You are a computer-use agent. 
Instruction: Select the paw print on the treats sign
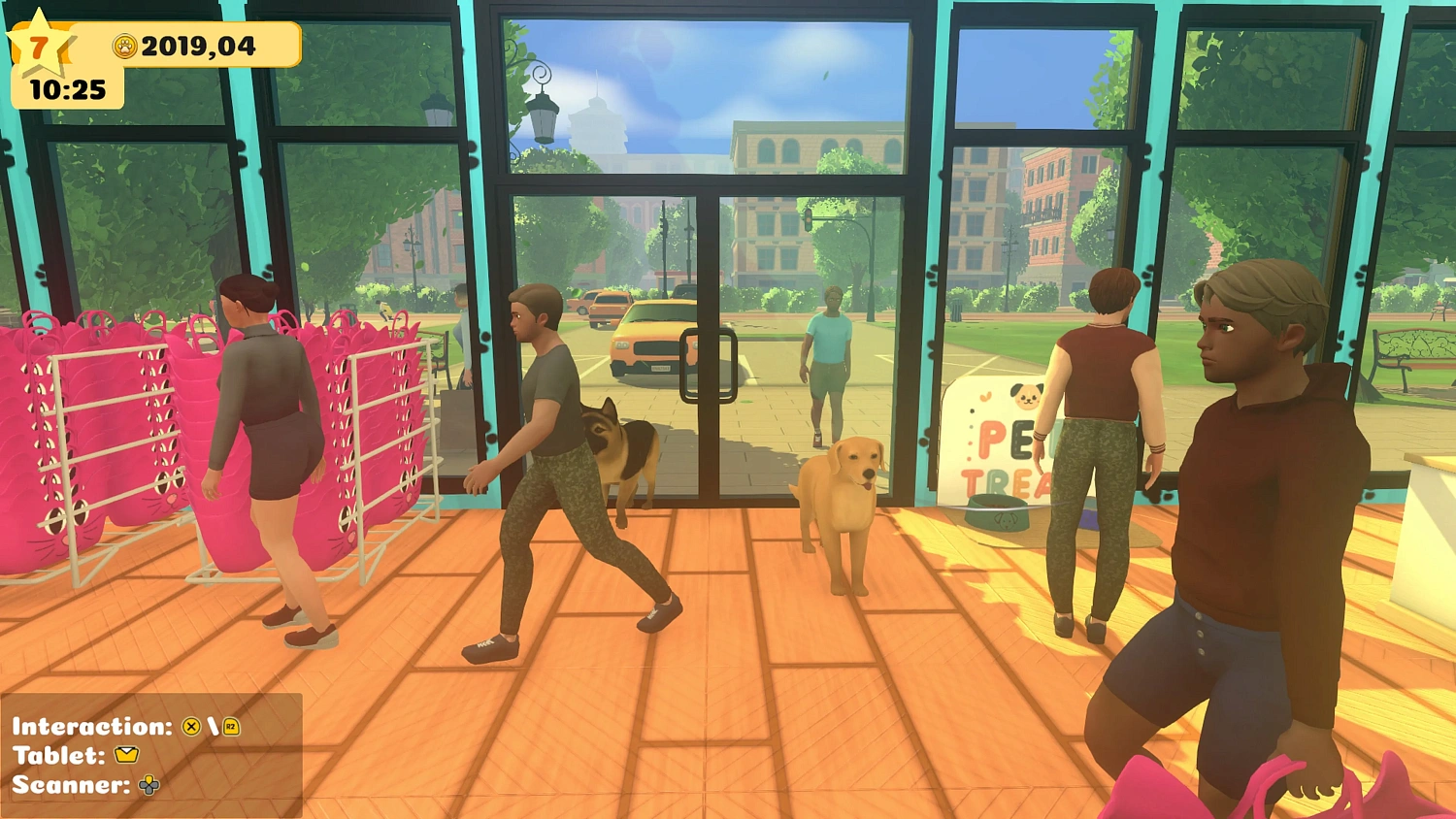point(983,395)
